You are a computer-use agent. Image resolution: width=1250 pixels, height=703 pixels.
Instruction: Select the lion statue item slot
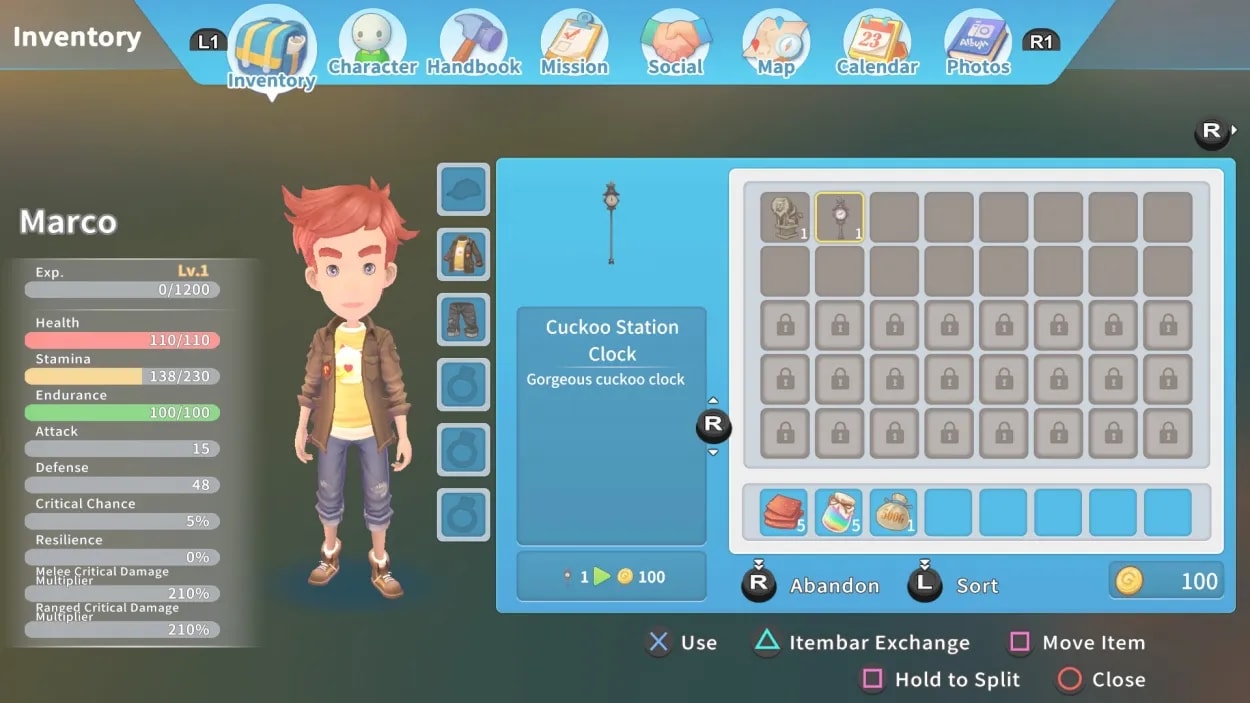tap(785, 218)
